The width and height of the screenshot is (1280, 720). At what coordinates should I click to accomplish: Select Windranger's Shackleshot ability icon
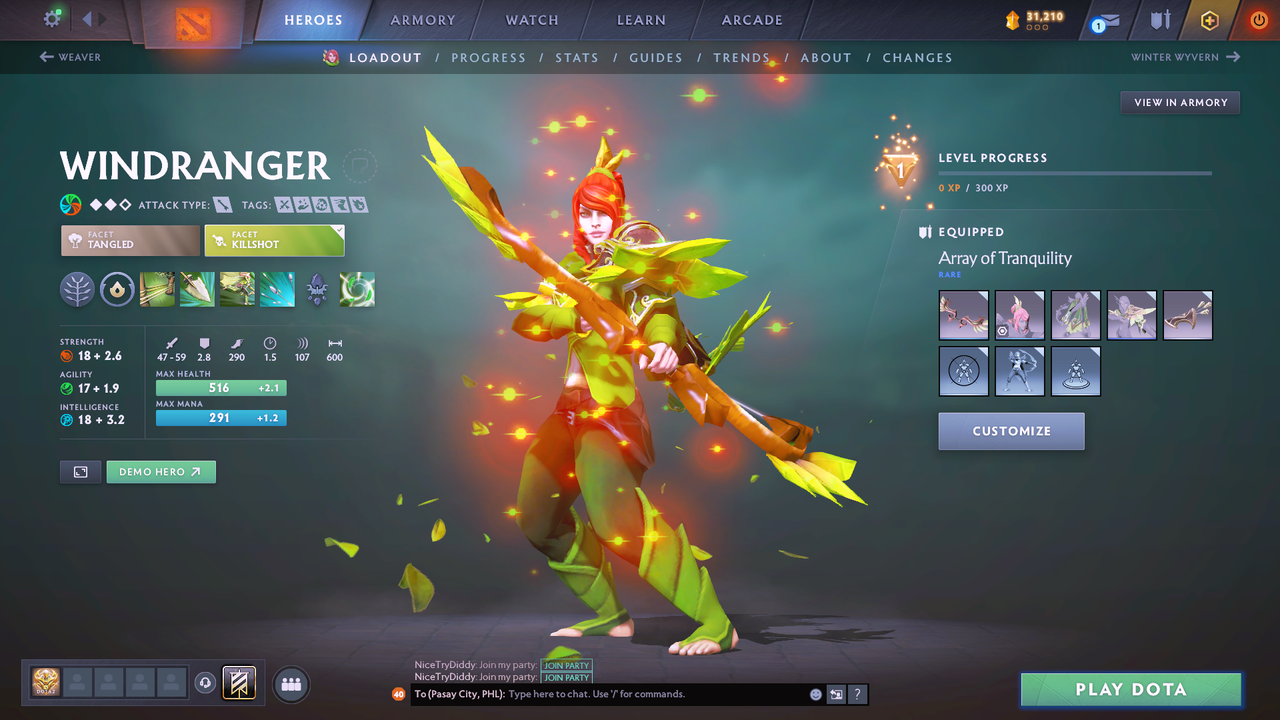coord(157,289)
